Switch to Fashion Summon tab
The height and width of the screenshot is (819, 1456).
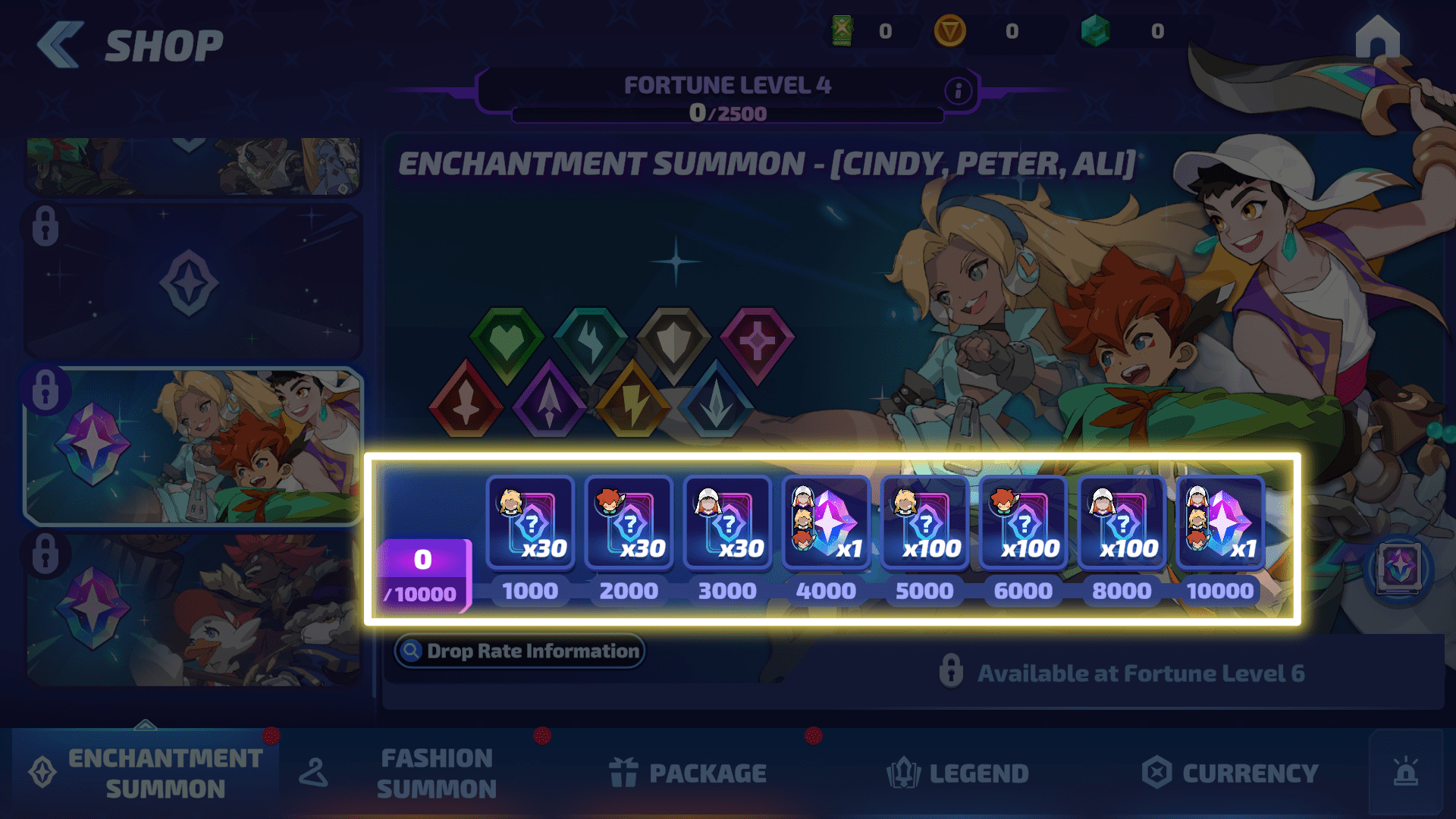(416, 773)
